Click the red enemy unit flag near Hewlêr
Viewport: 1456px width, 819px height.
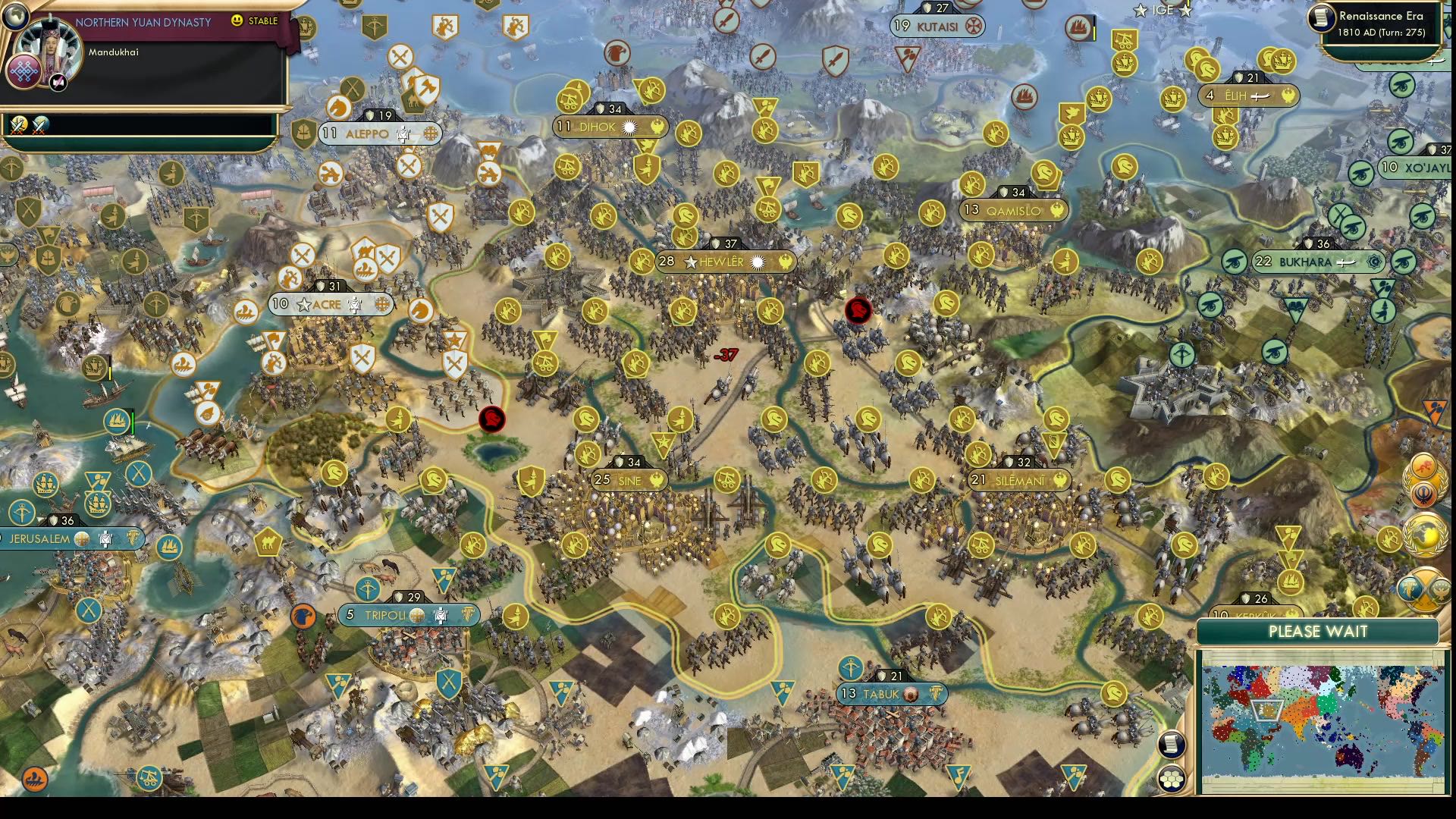click(x=858, y=311)
